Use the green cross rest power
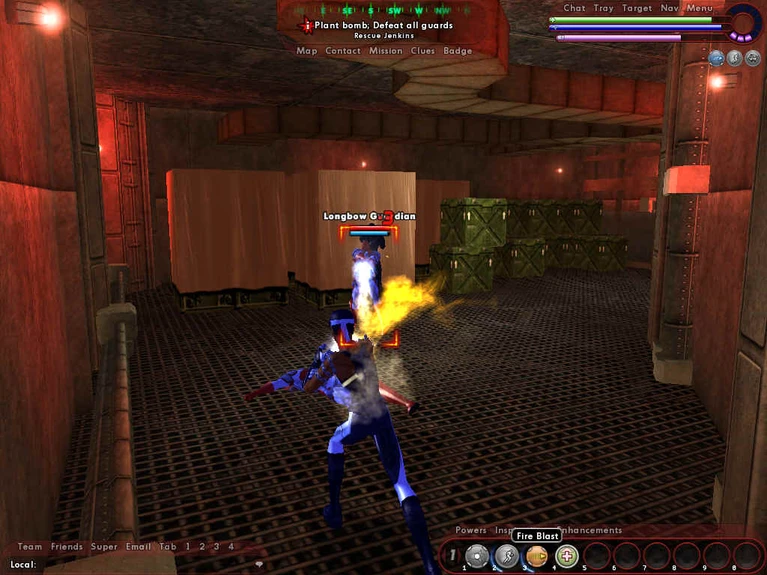This screenshot has height=575, width=767. click(x=567, y=556)
